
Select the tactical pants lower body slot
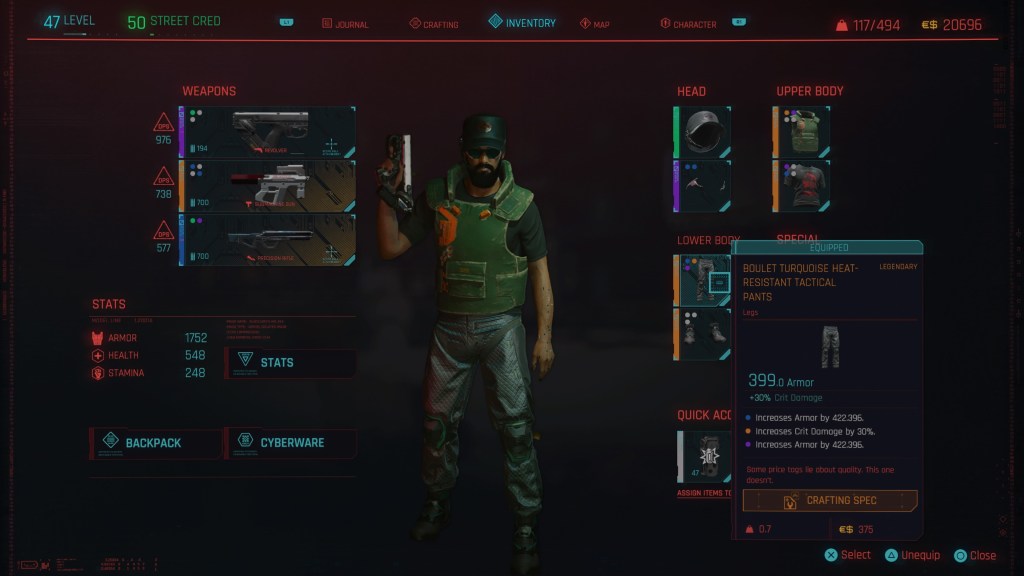point(704,280)
